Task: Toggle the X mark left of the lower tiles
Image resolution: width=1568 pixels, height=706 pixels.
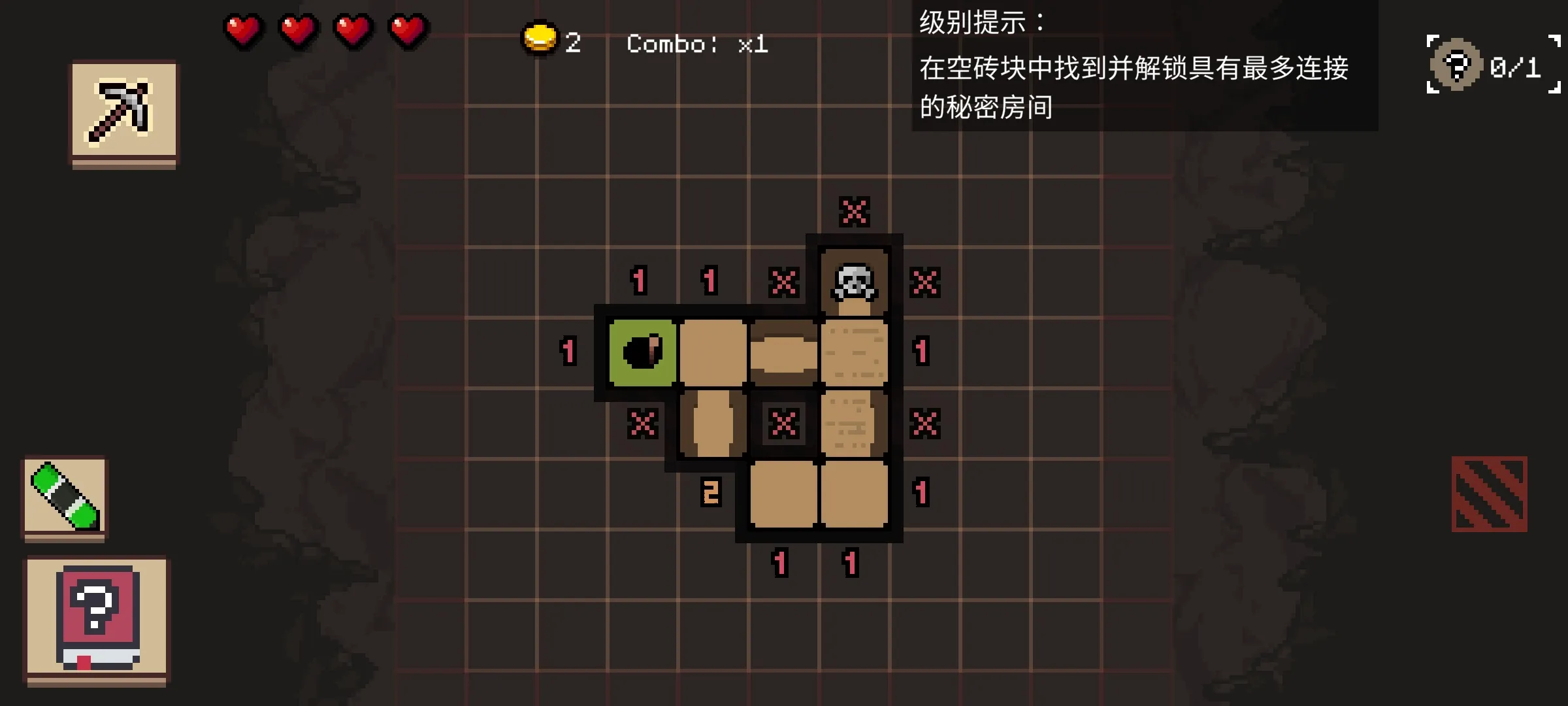Action: (x=642, y=424)
